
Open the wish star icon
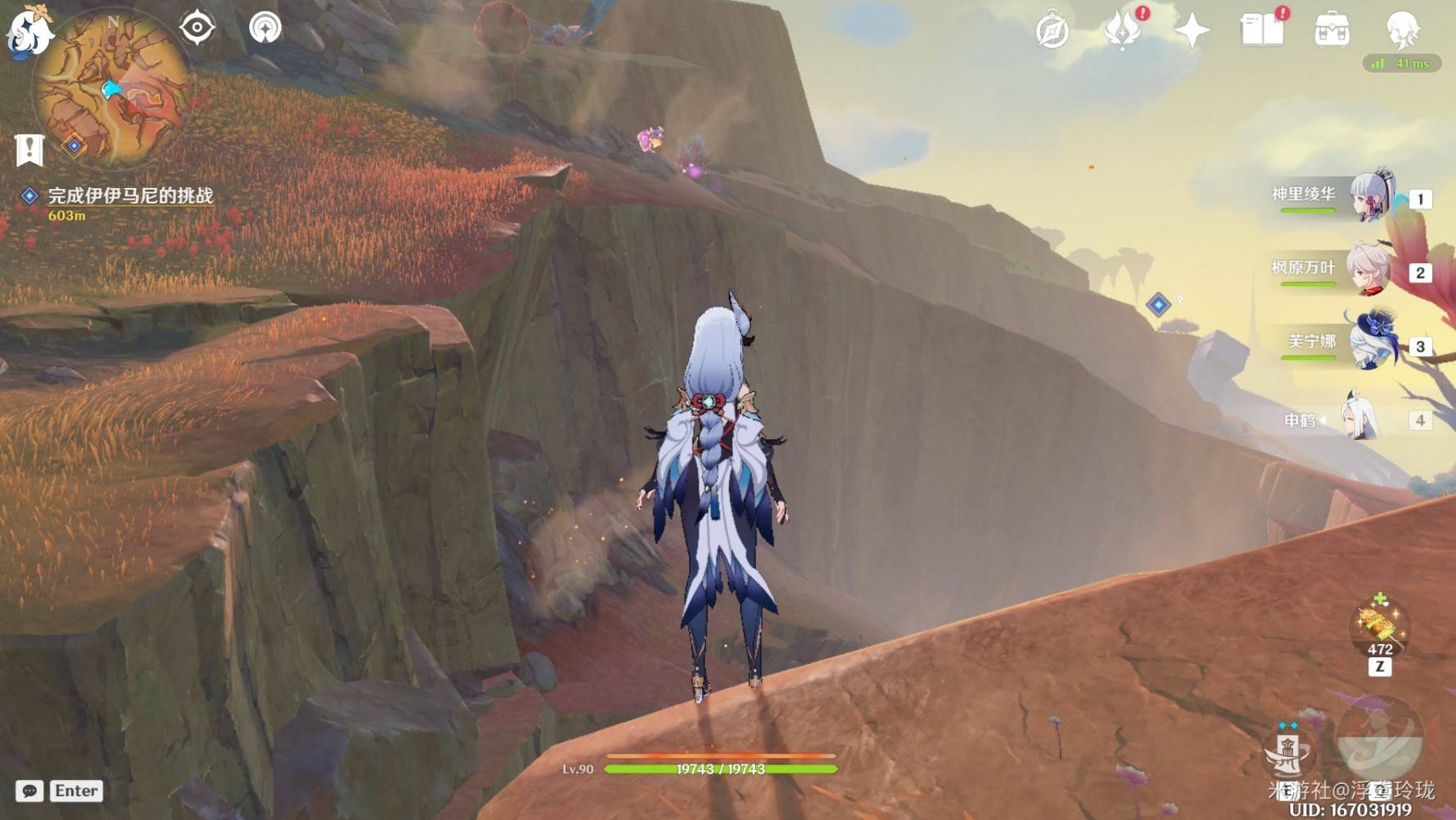click(x=1191, y=31)
